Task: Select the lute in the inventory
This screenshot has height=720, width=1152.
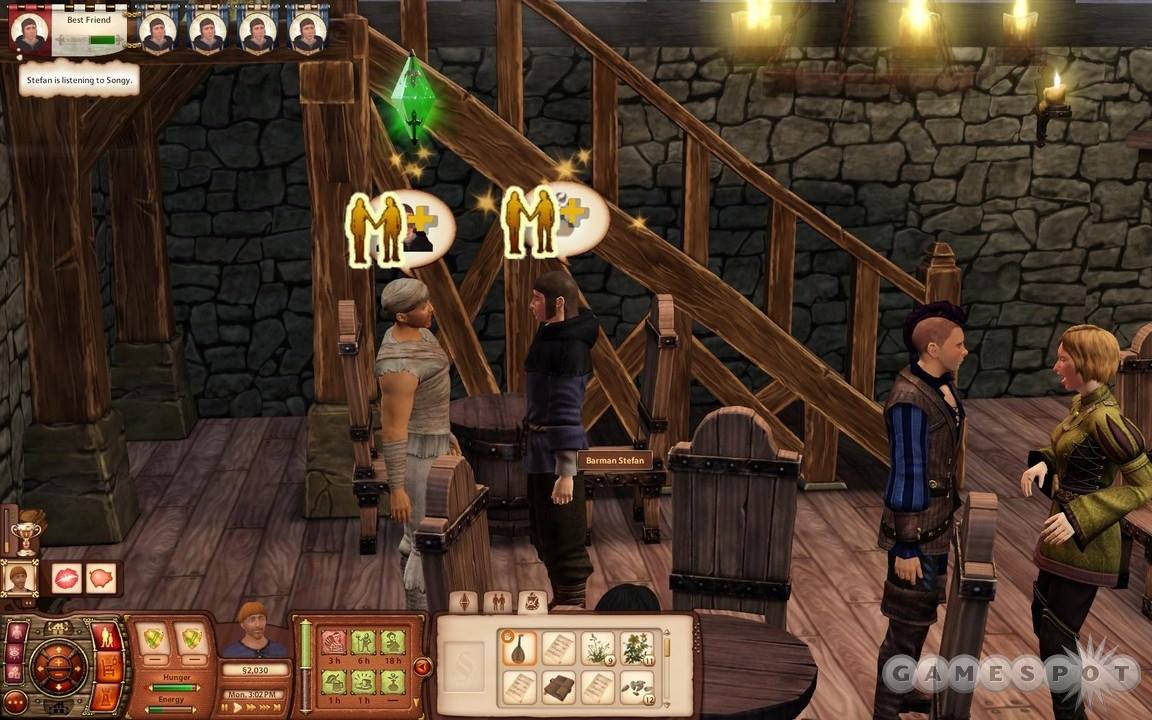Action: click(x=518, y=647)
